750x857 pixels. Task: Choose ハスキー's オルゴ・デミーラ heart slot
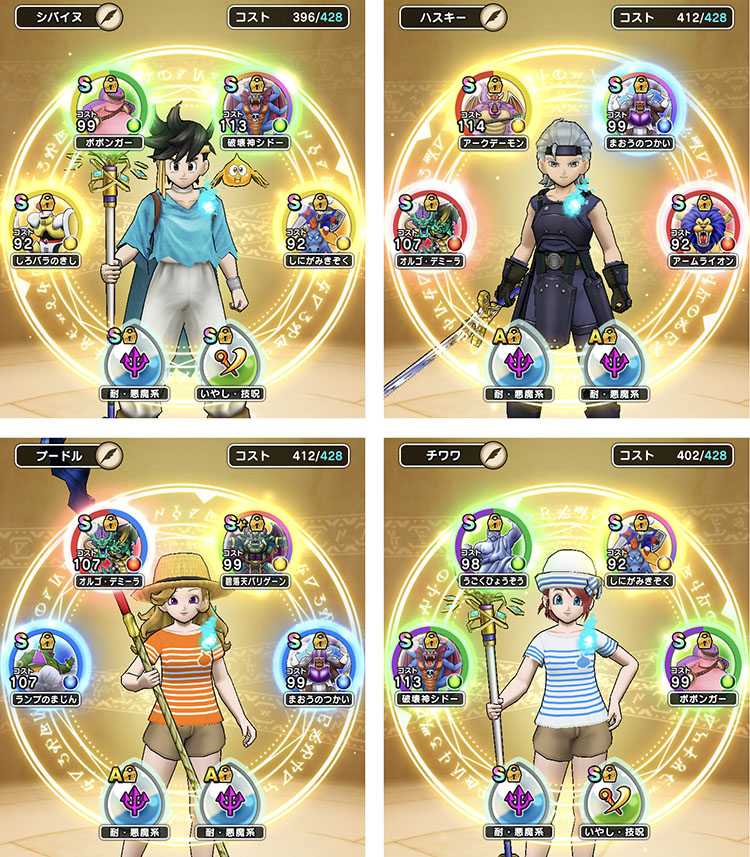(x=430, y=224)
